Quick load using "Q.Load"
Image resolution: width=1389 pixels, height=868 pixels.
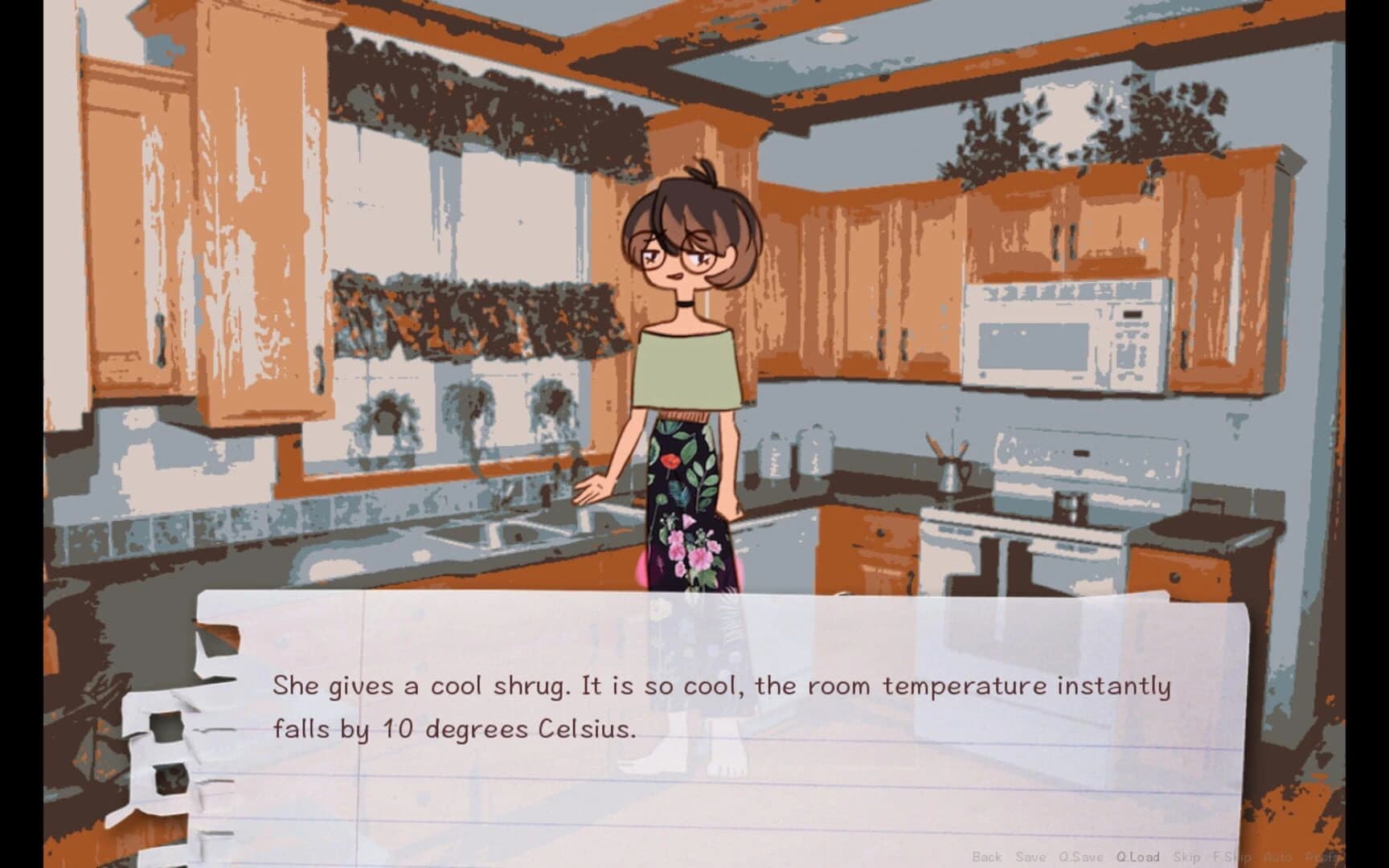coord(1138,856)
